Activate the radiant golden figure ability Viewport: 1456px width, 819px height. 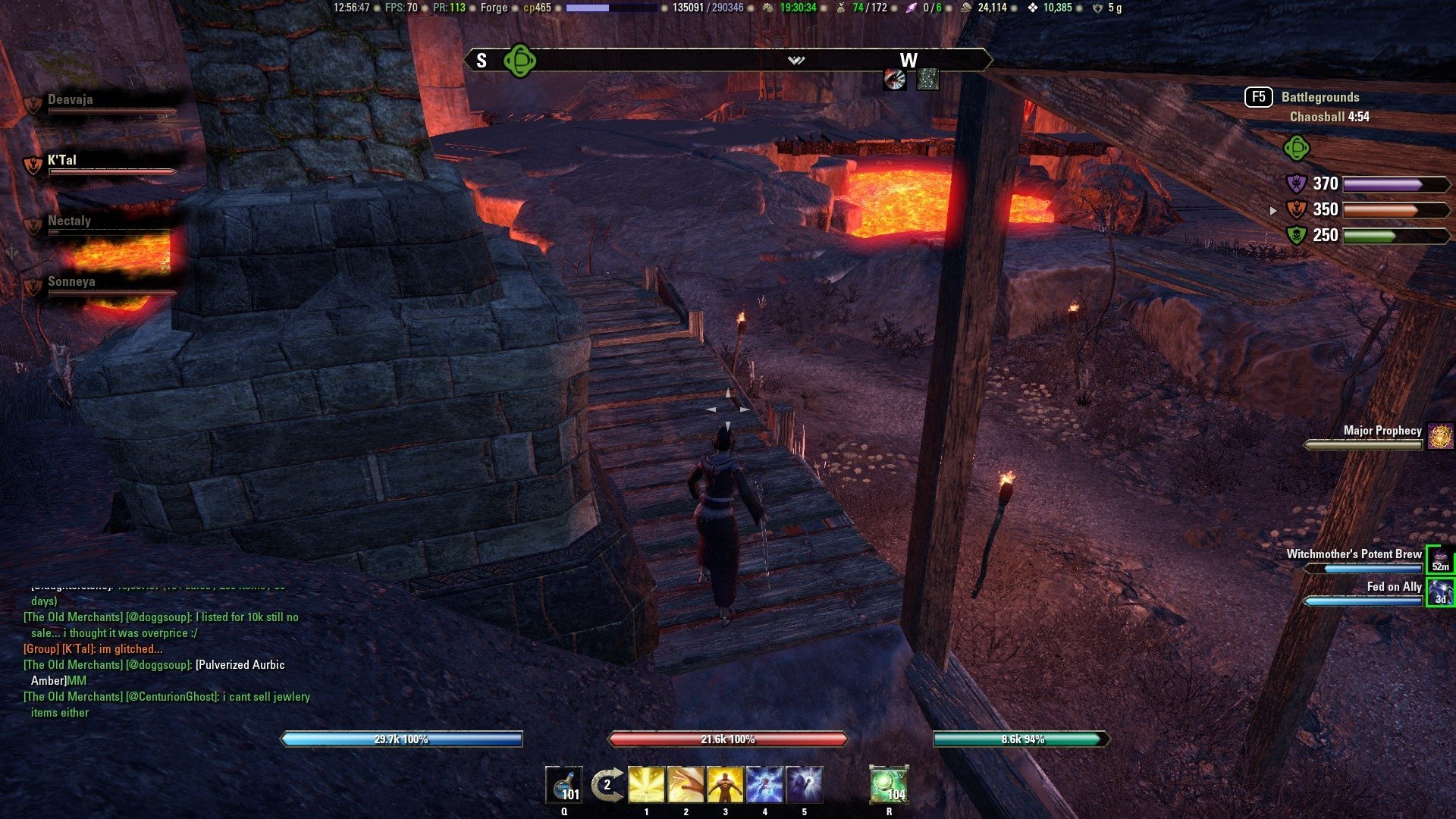coord(725,785)
